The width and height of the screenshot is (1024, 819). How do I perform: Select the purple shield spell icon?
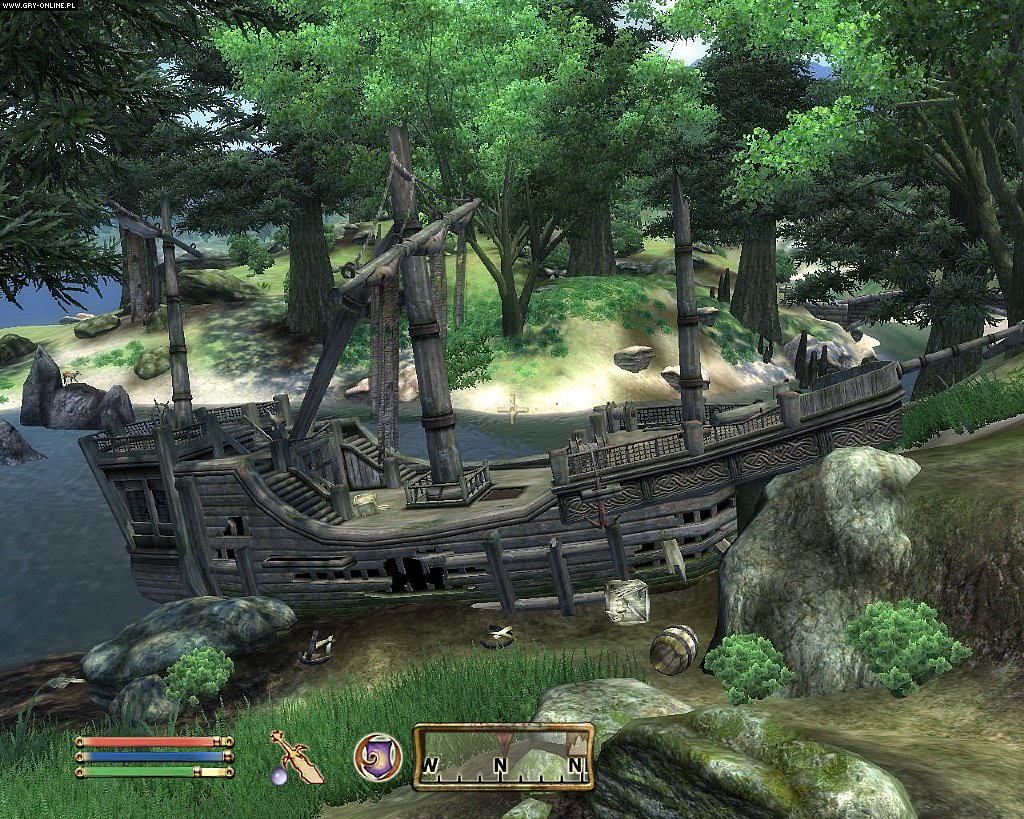pyautogui.click(x=378, y=757)
